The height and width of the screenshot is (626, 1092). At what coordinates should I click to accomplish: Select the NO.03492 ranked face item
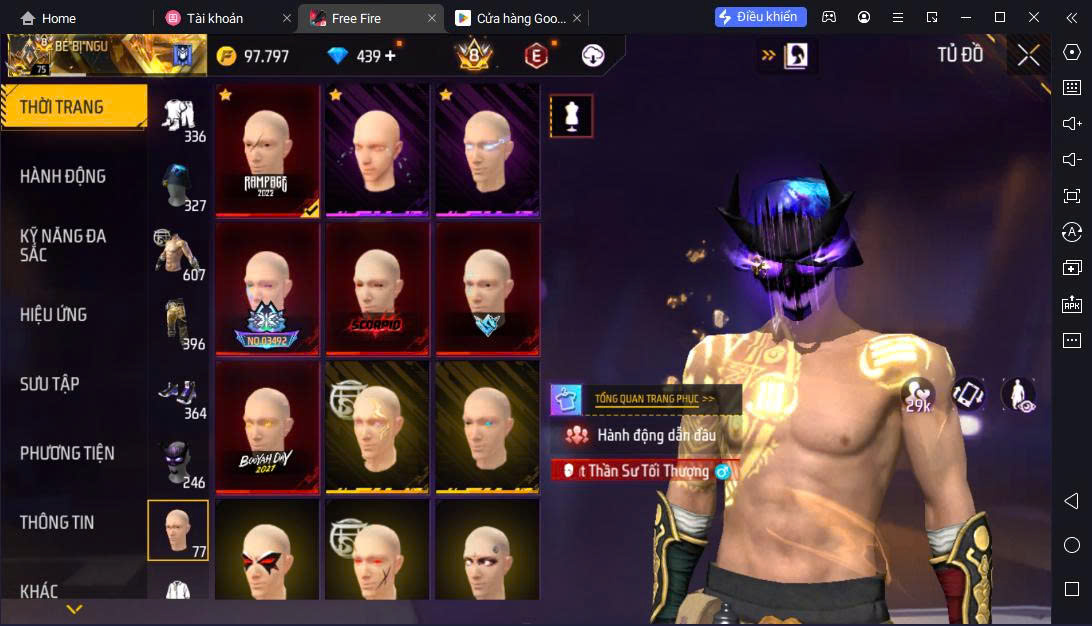[267, 288]
